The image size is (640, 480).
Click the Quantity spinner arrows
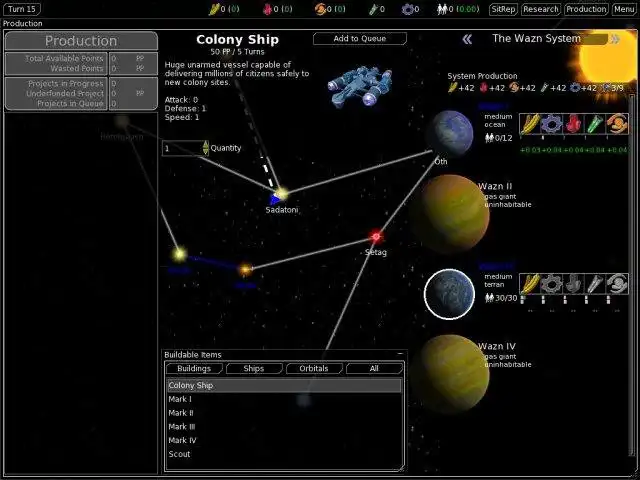pyautogui.click(x=206, y=148)
